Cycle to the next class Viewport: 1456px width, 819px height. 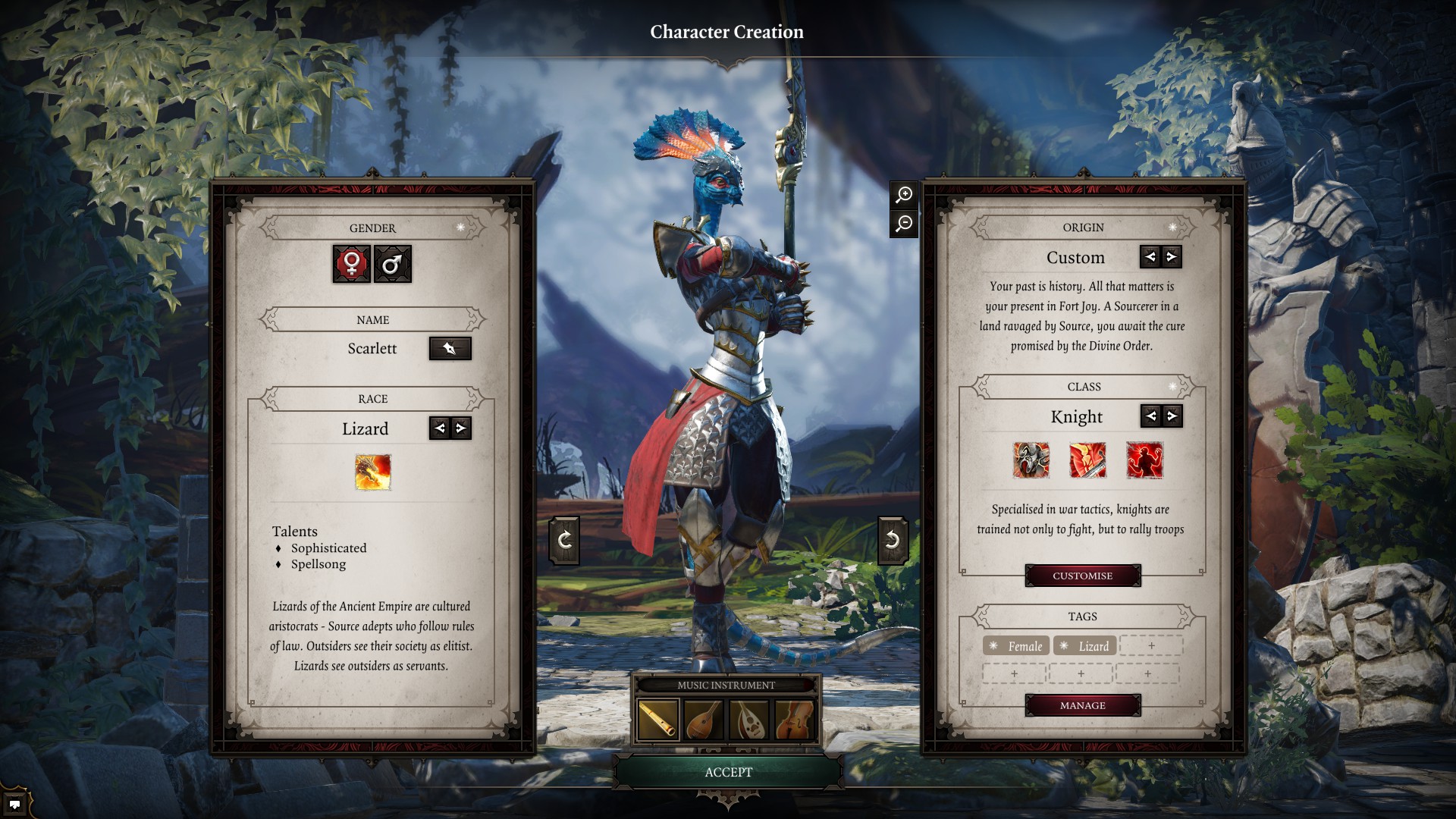click(x=1172, y=416)
